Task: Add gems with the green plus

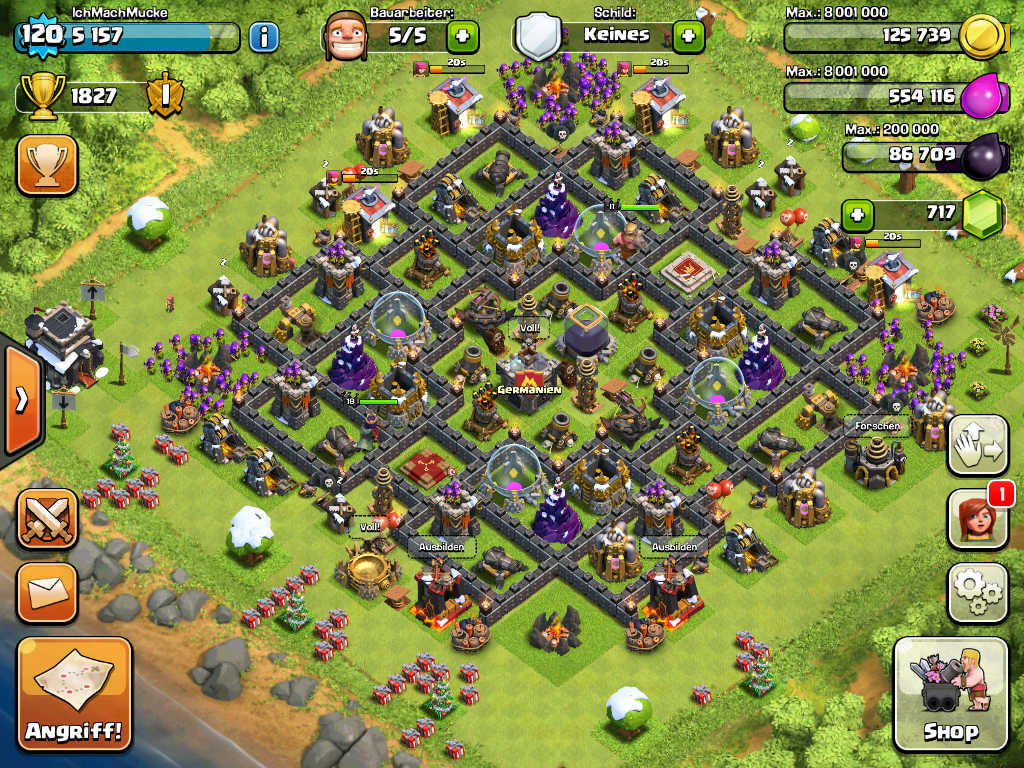Action: [x=855, y=214]
